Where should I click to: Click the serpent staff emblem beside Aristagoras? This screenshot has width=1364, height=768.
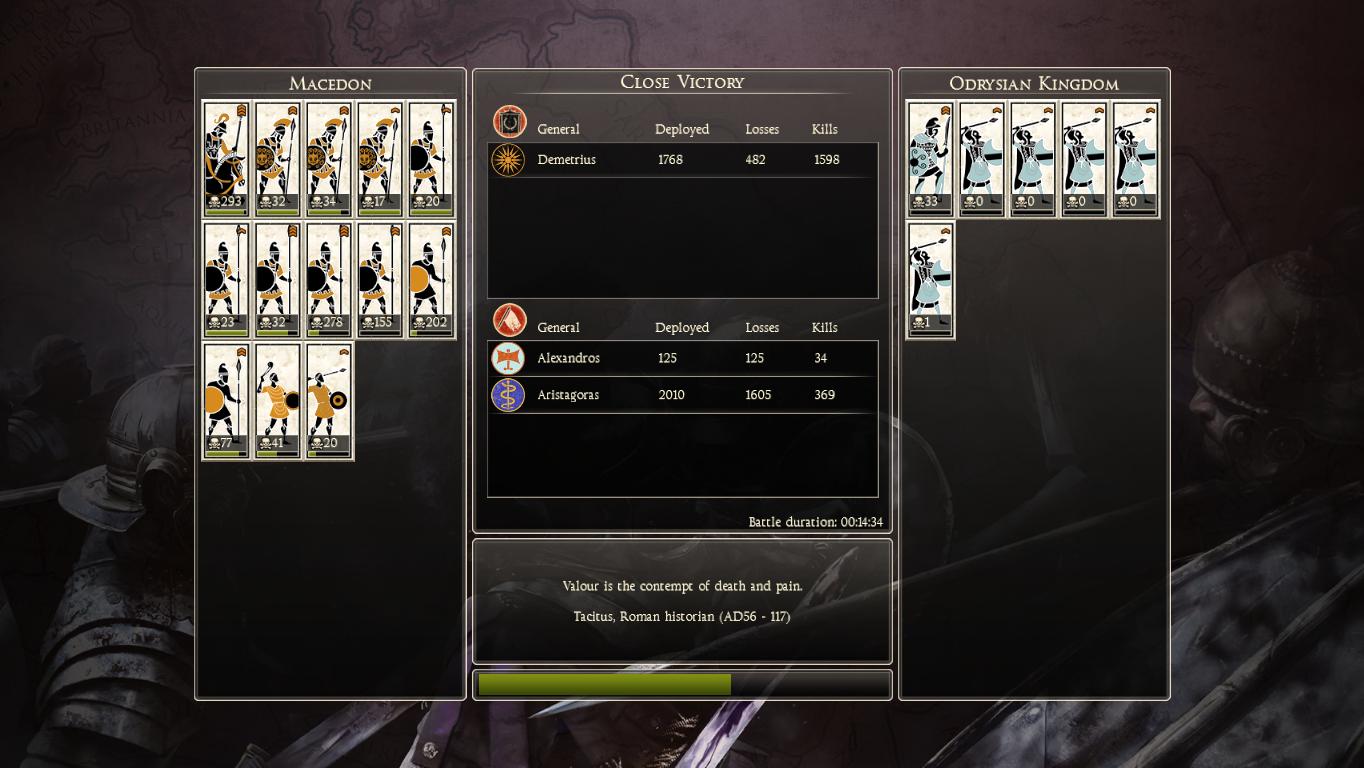click(508, 395)
